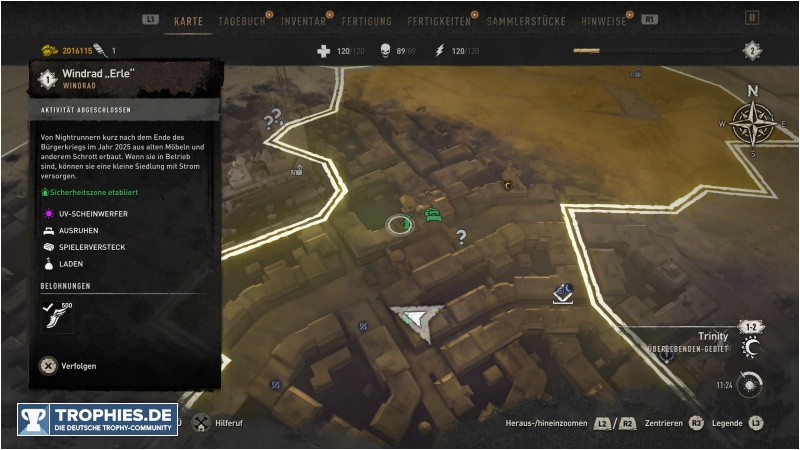Open the Hinweise tab
800x450 pixels.
(x=603, y=20)
